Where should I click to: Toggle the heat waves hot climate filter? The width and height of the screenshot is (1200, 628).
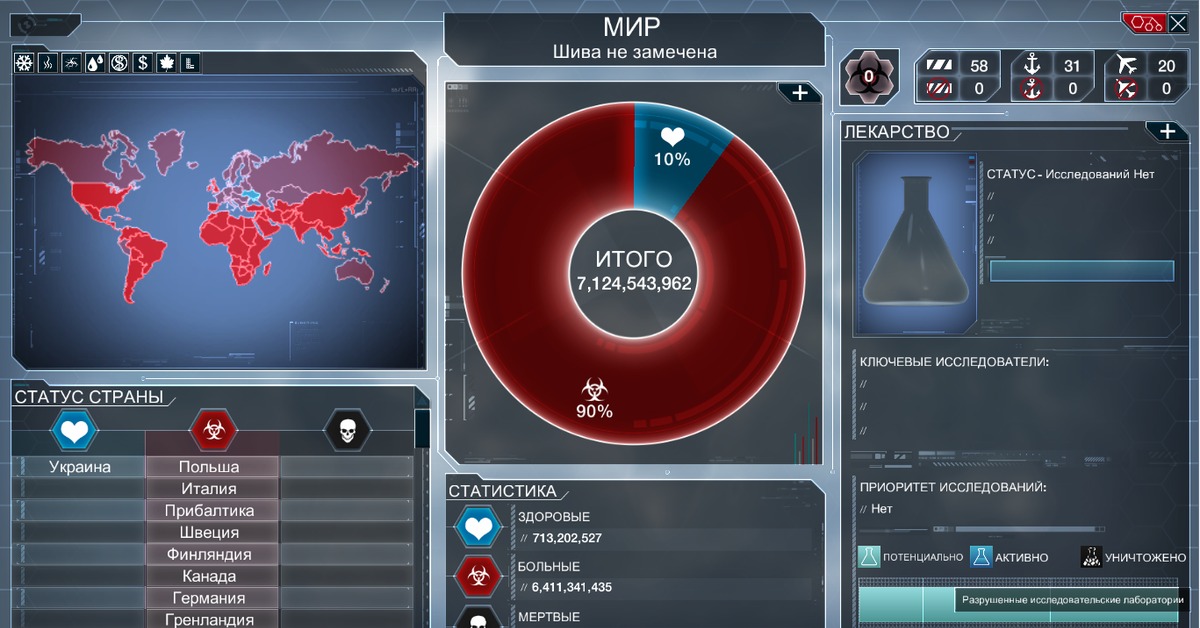48,63
